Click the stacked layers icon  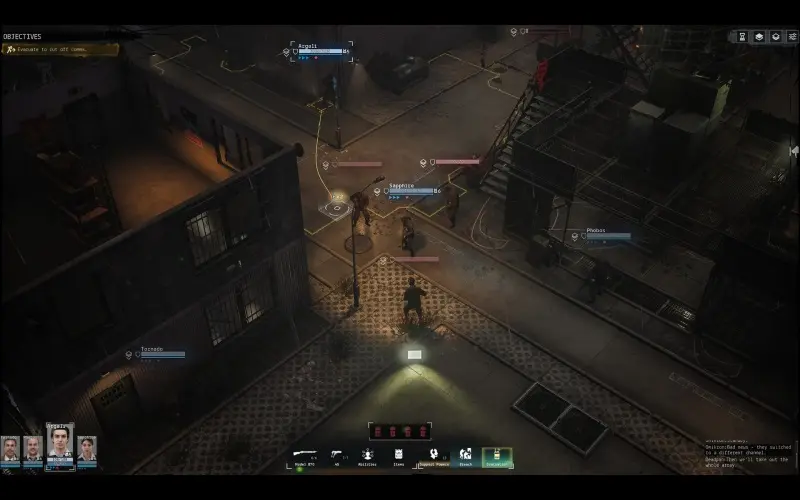click(758, 37)
